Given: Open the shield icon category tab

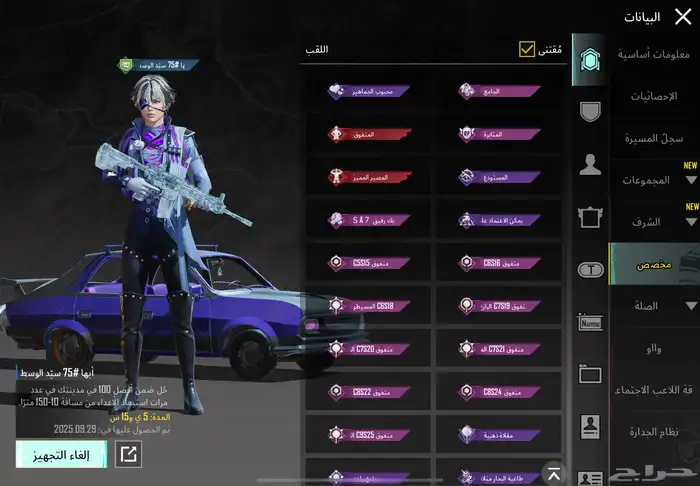Looking at the screenshot, I should 590,110.
